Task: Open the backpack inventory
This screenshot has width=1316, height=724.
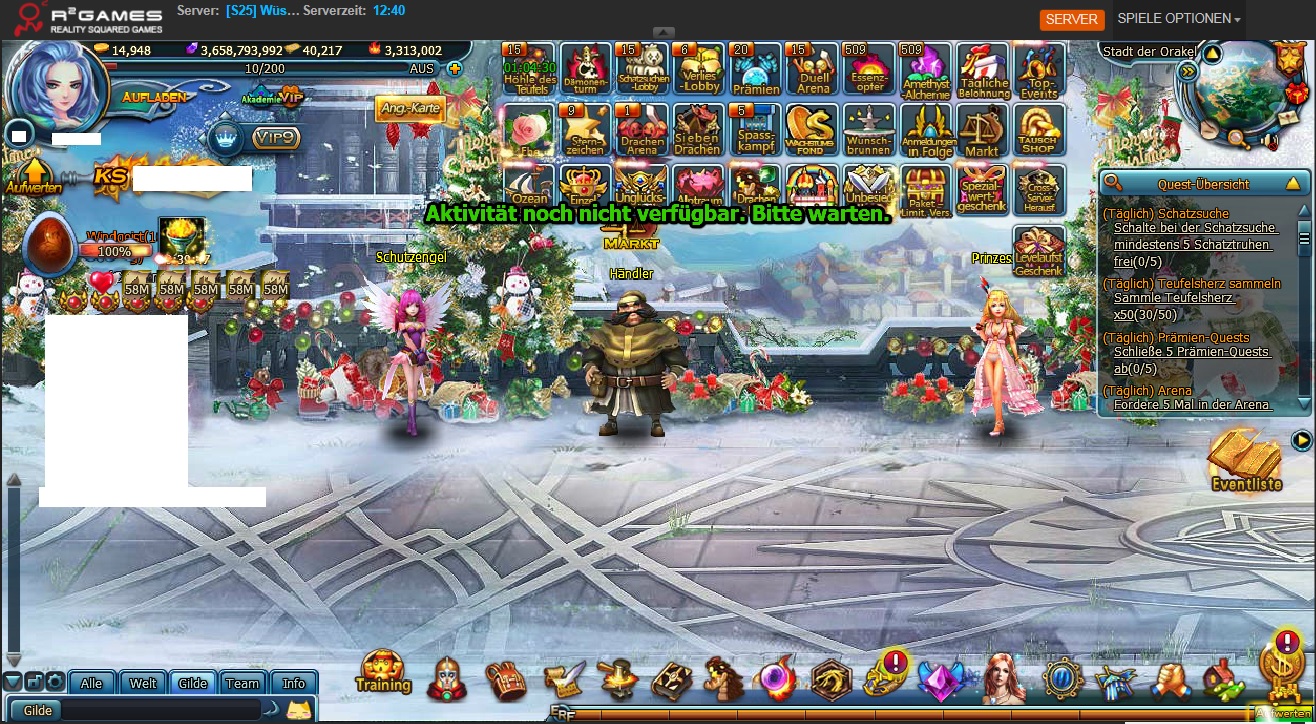Action: point(506,680)
